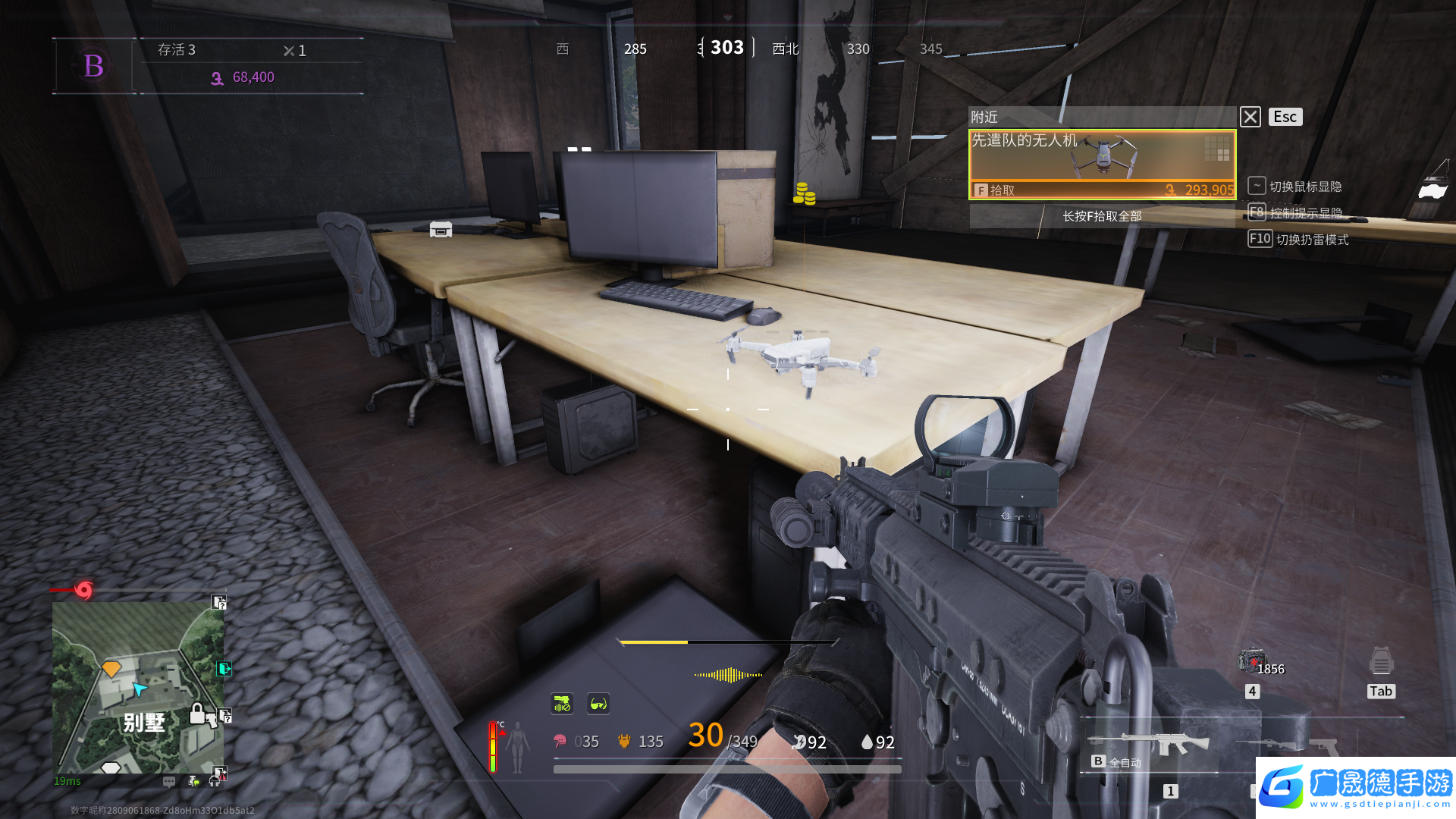Click the purple B rank badge
This screenshot has width=1456, height=819.
click(94, 66)
